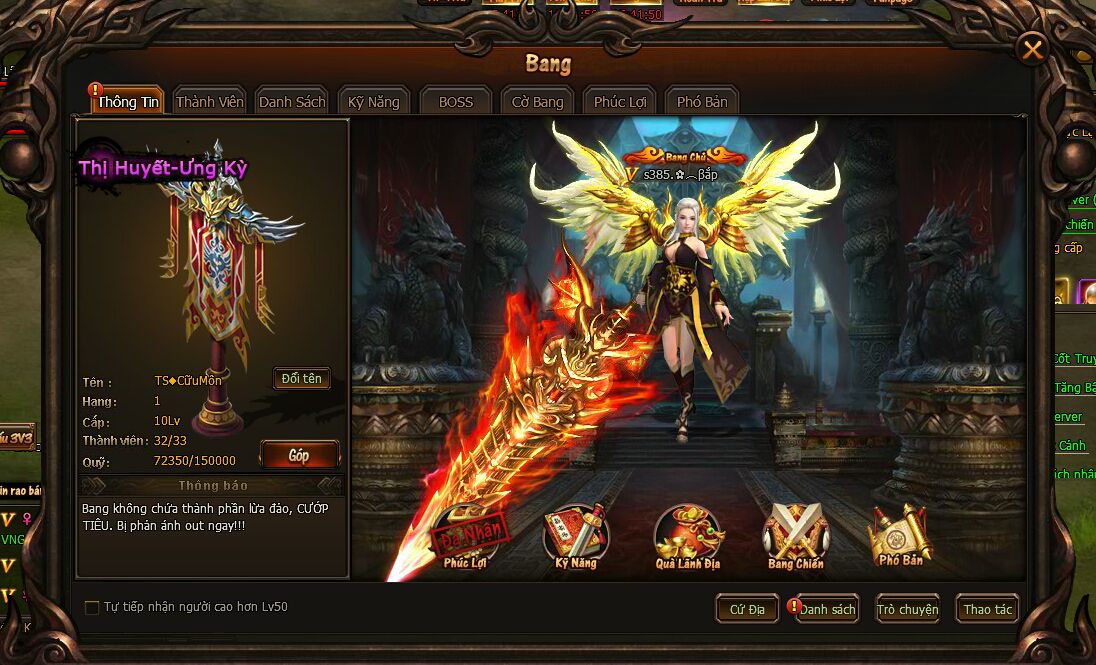Viewport: 1096px width, 665px height.
Task: Show the Phúc Lợi tab
Action: point(620,102)
